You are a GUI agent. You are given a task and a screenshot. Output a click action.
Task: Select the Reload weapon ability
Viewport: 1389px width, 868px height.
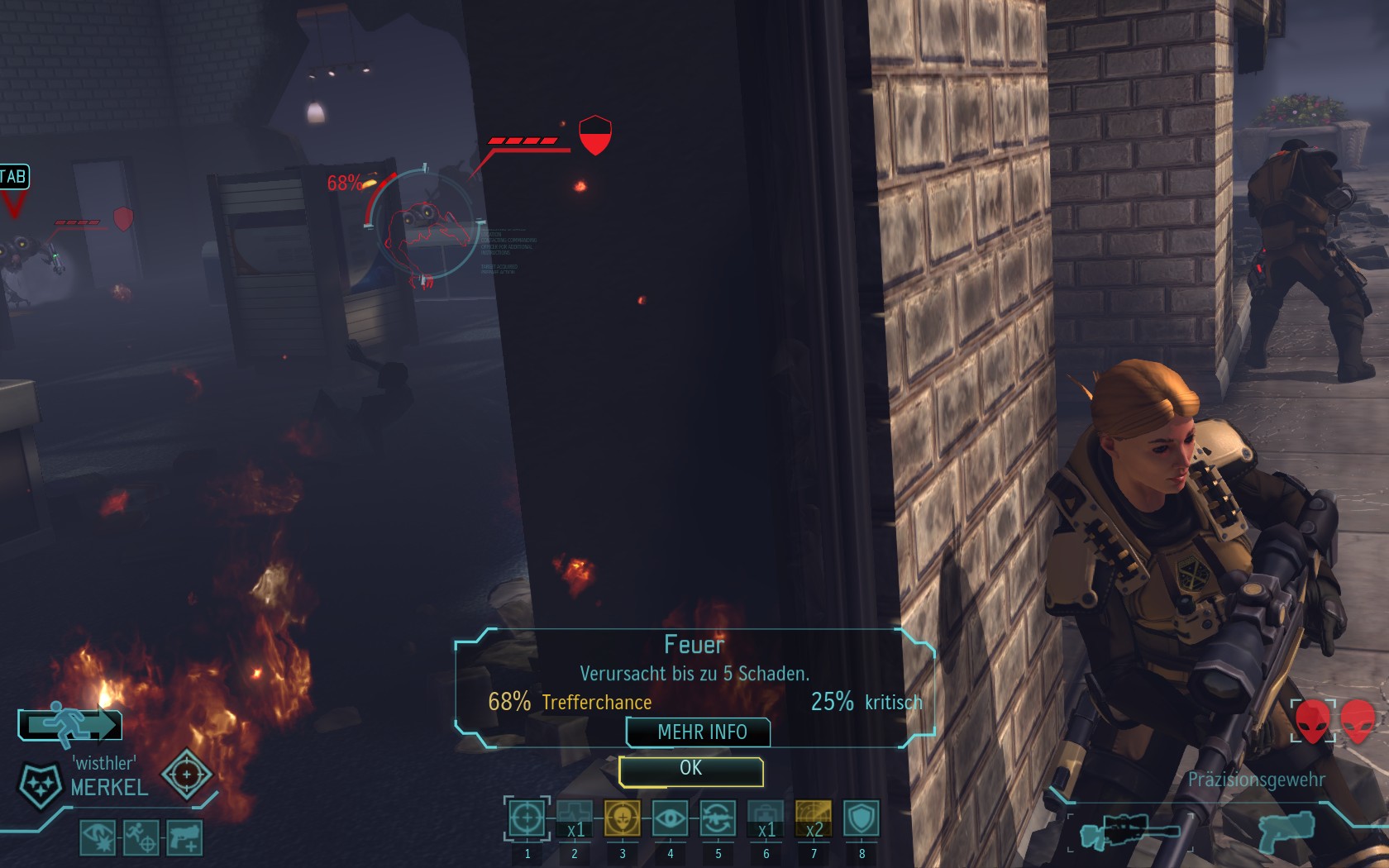(718, 819)
